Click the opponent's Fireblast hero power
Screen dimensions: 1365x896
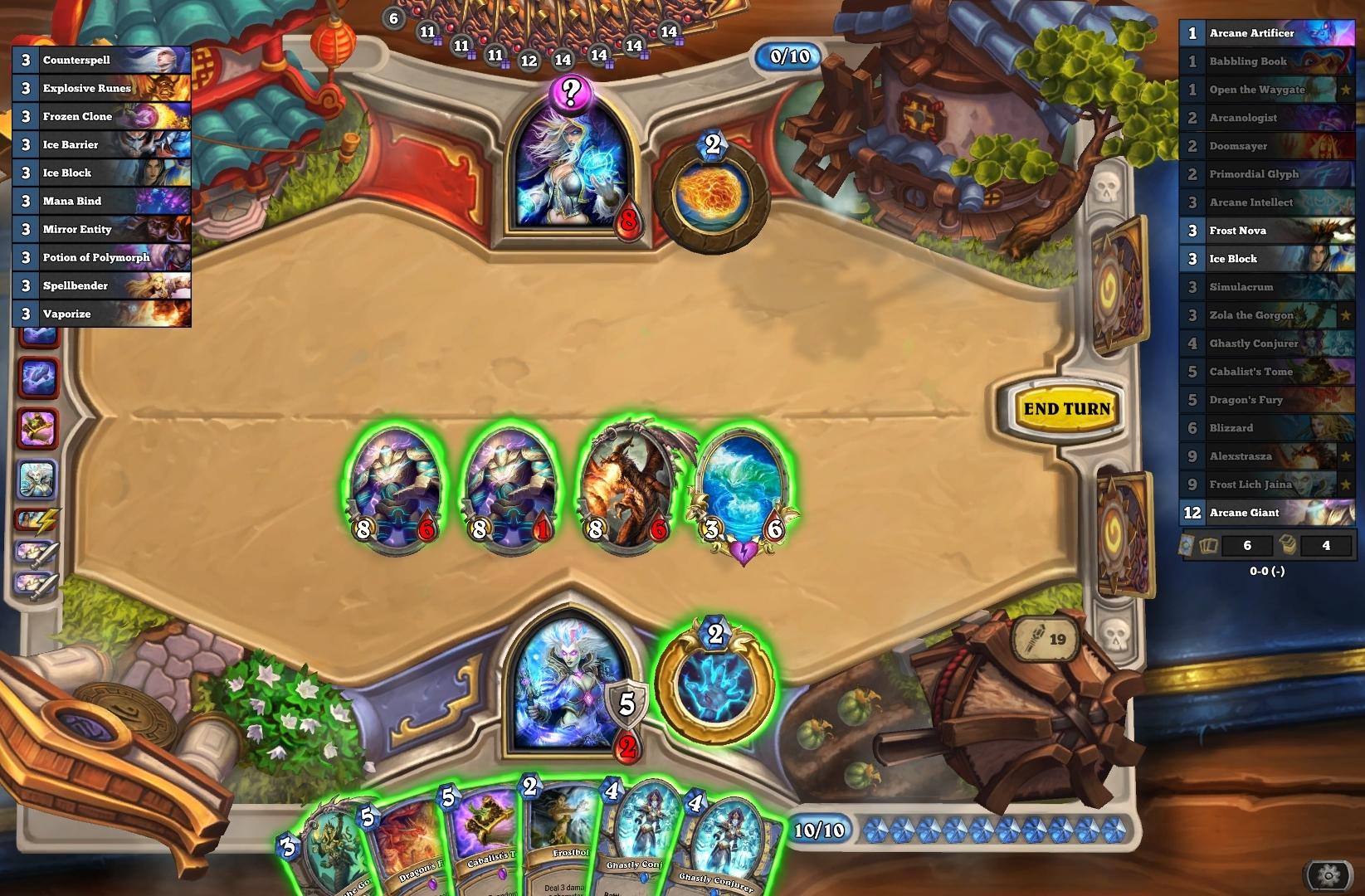point(712,196)
